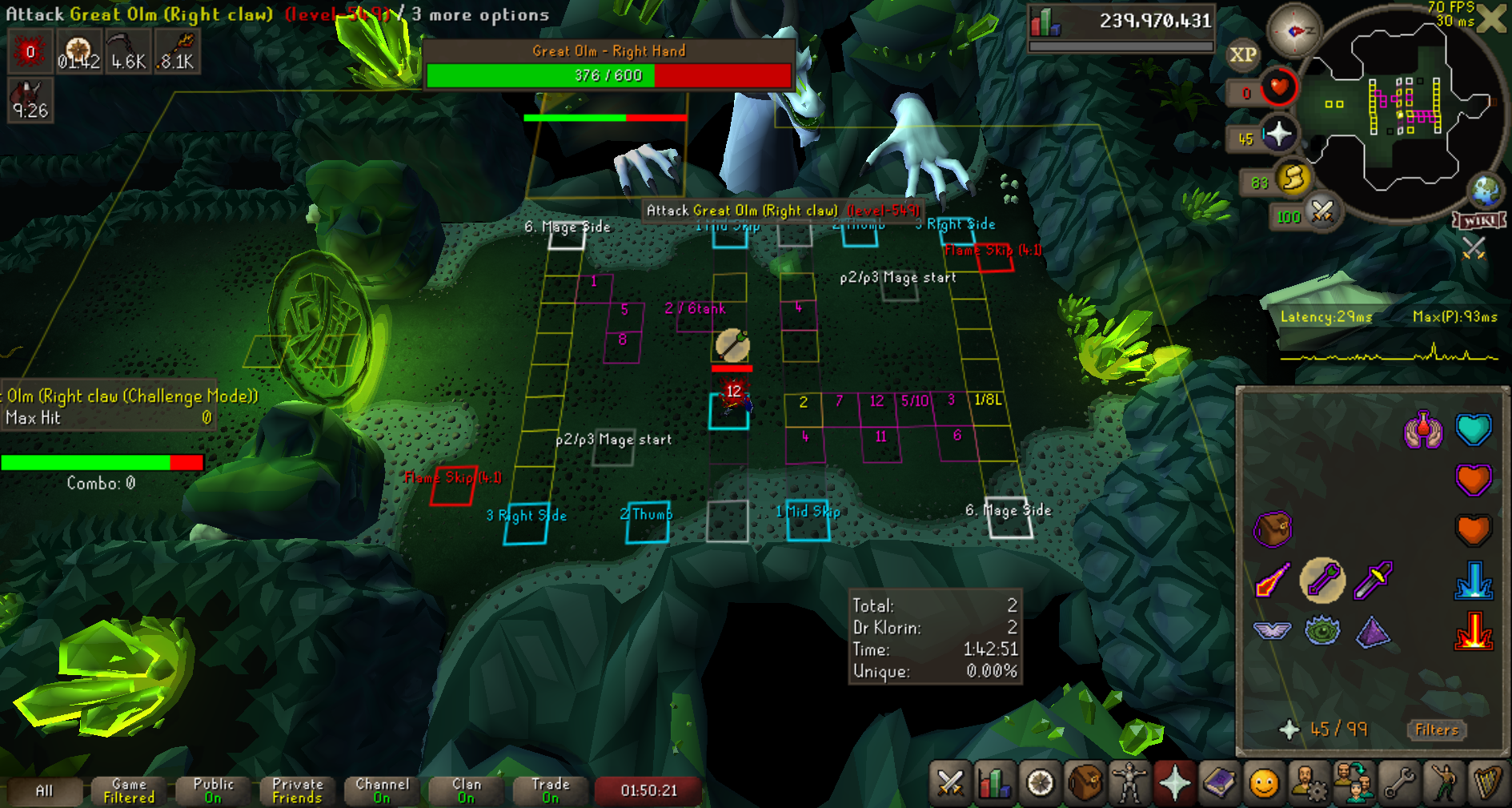This screenshot has height=808, width=1512.
Task: Show the Worn Equipment tab
Action: (1129, 783)
